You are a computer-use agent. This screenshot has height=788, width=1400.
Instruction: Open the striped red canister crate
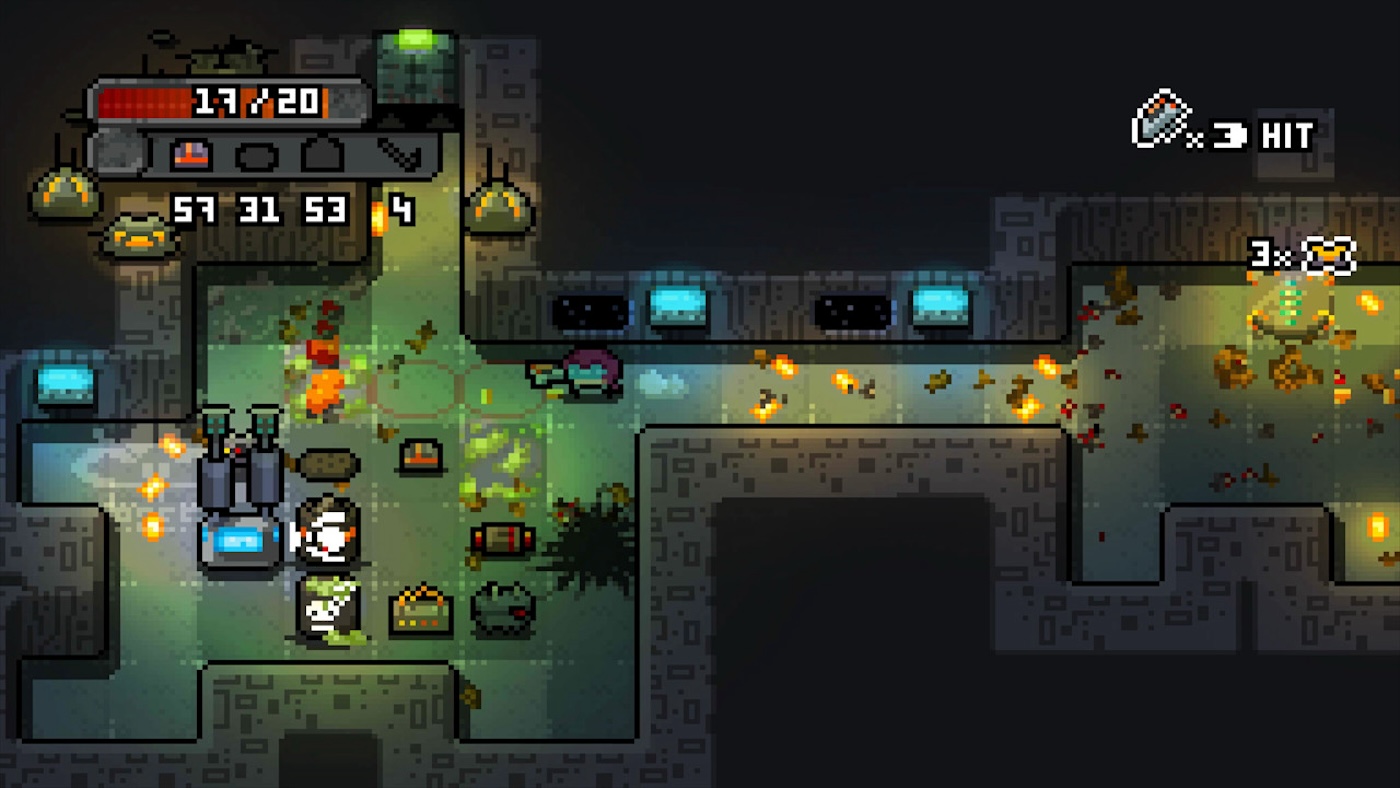[x=504, y=538]
